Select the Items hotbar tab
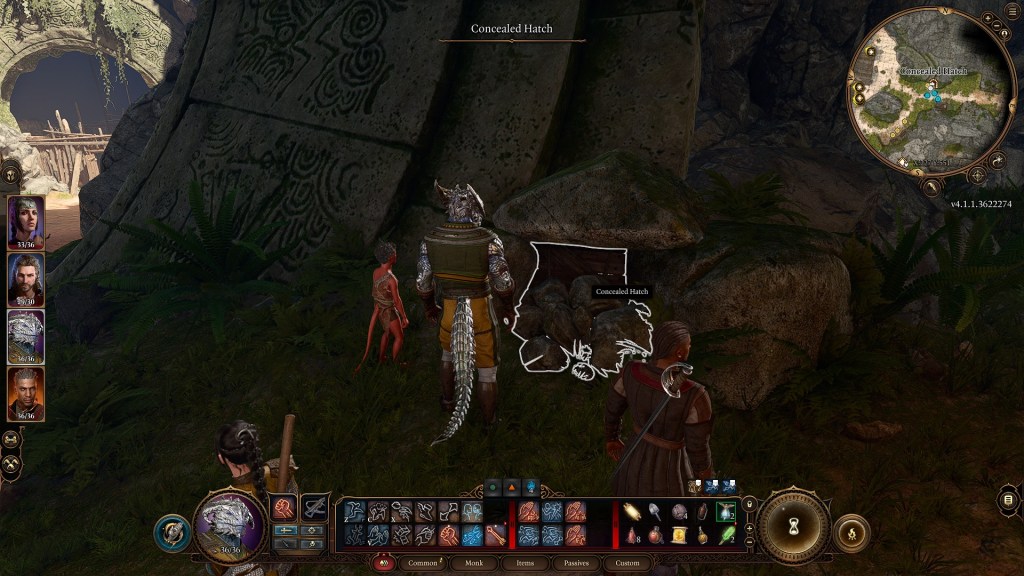 525,563
